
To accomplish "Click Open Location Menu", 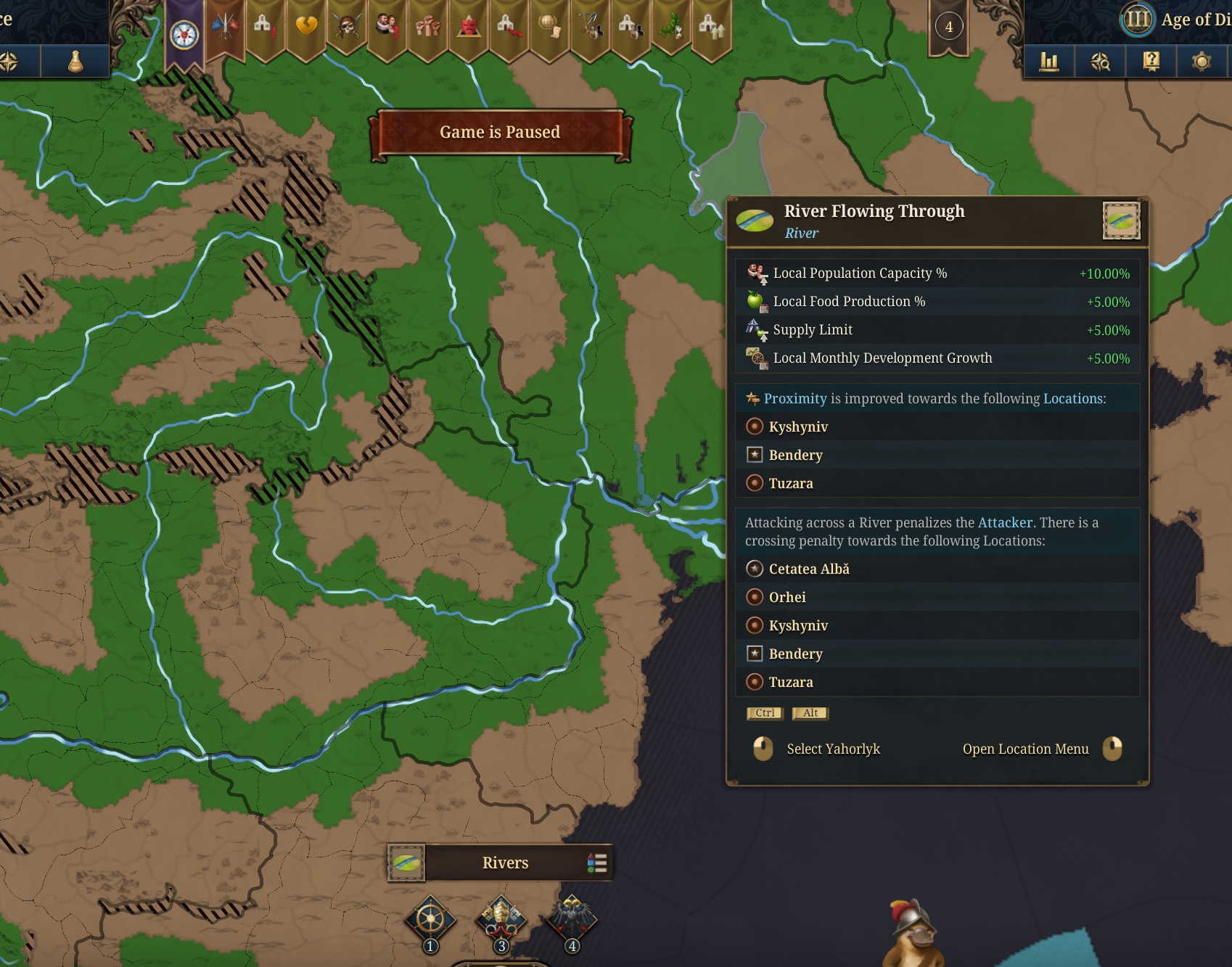I will 1025,749.
